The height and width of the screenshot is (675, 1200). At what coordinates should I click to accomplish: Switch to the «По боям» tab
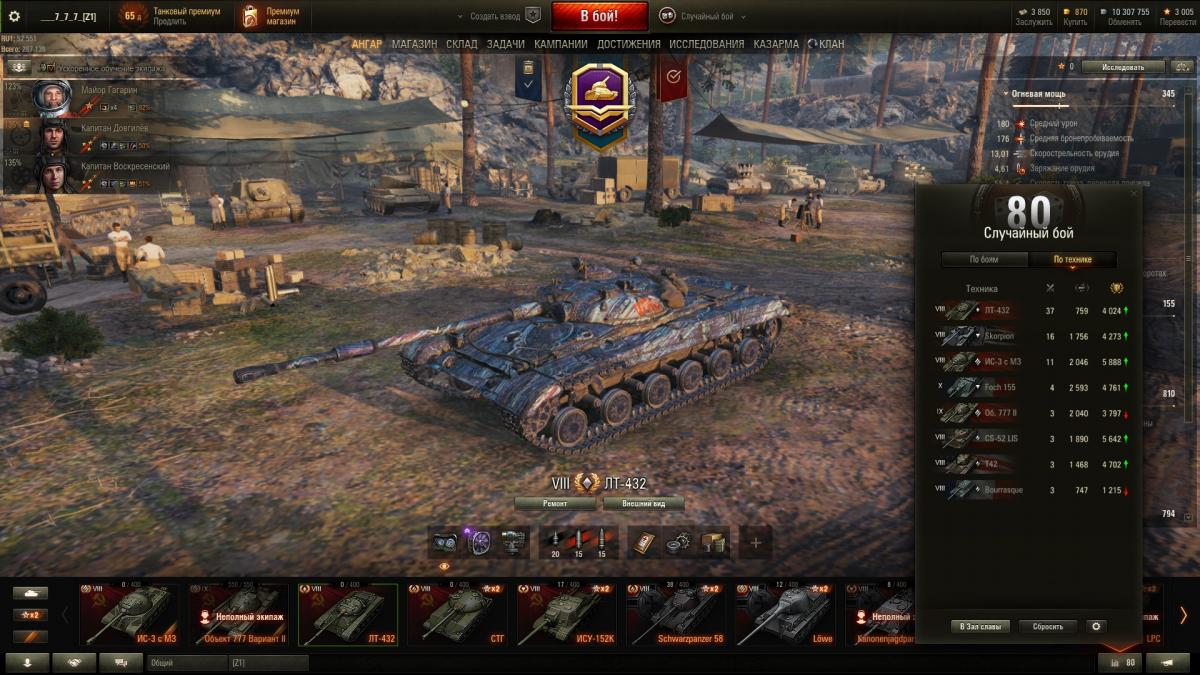click(x=984, y=260)
